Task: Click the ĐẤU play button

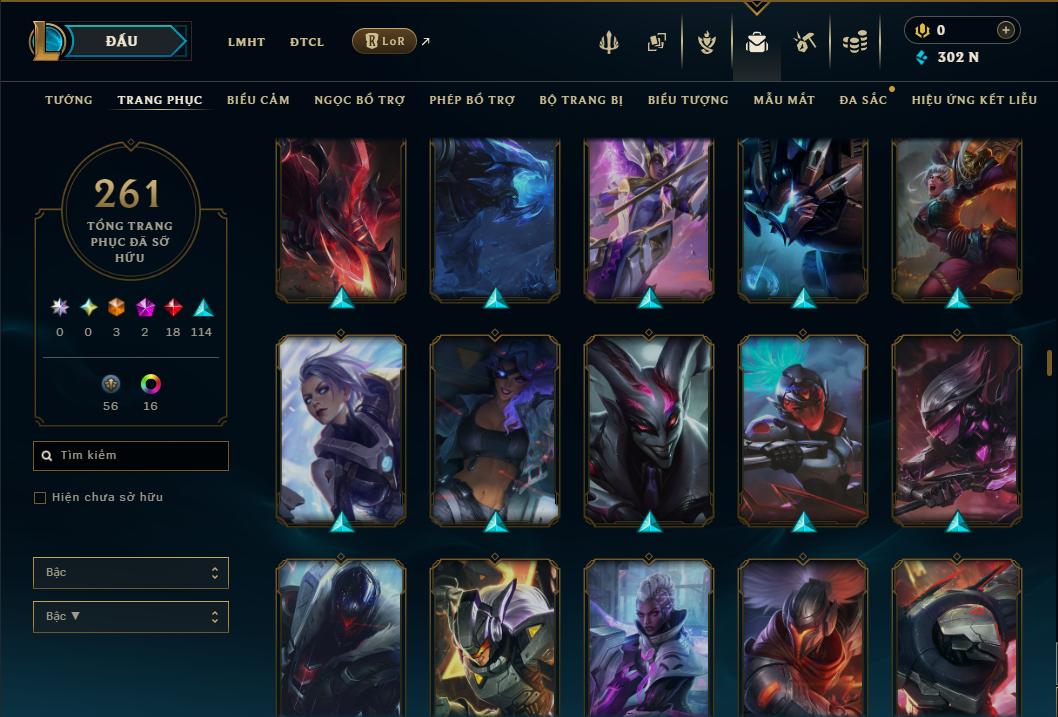Action: (122, 41)
